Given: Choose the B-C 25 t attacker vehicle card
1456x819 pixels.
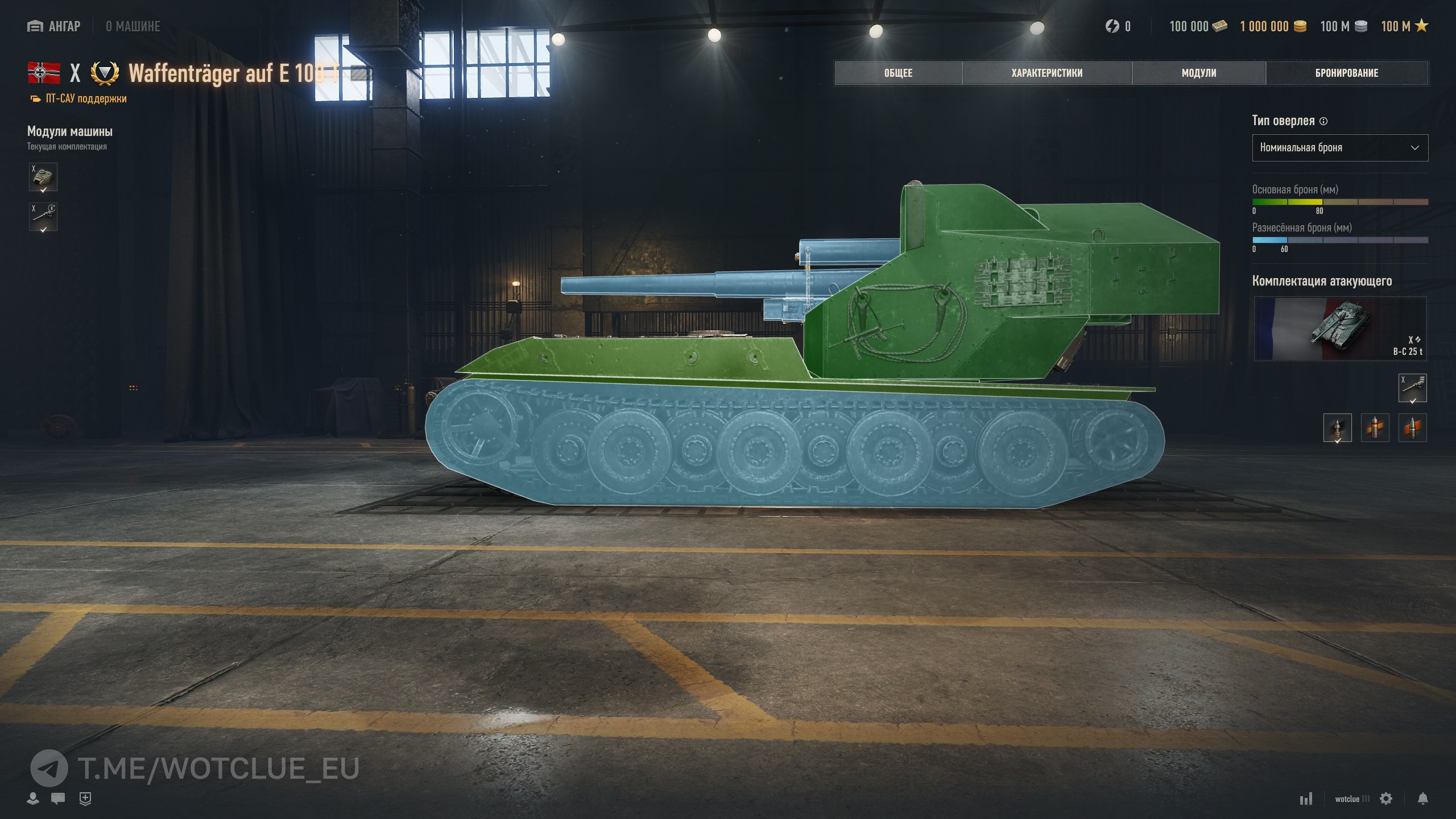Looking at the screenshot, I should (x=1339, y=329).
